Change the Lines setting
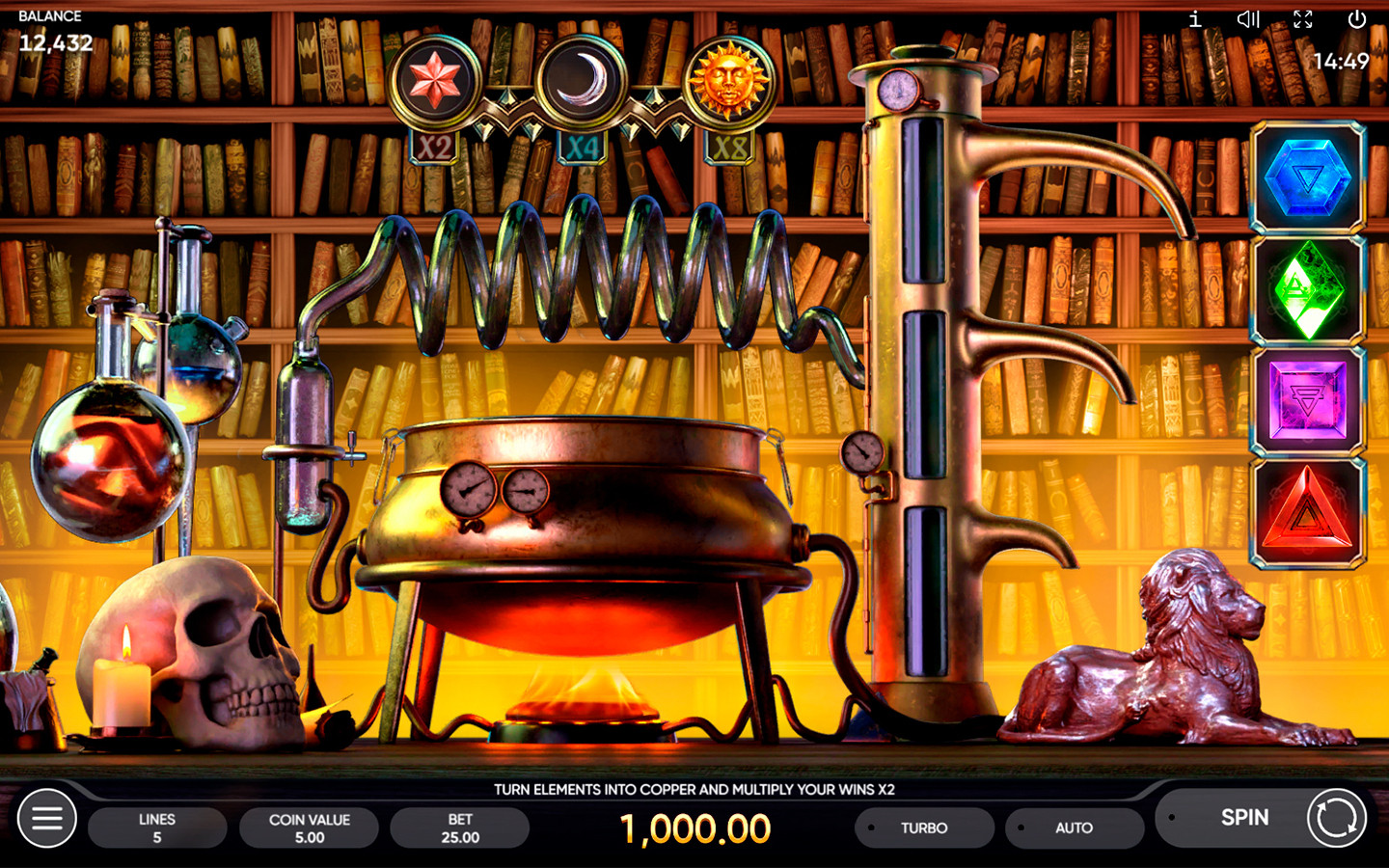 (157, 827)
